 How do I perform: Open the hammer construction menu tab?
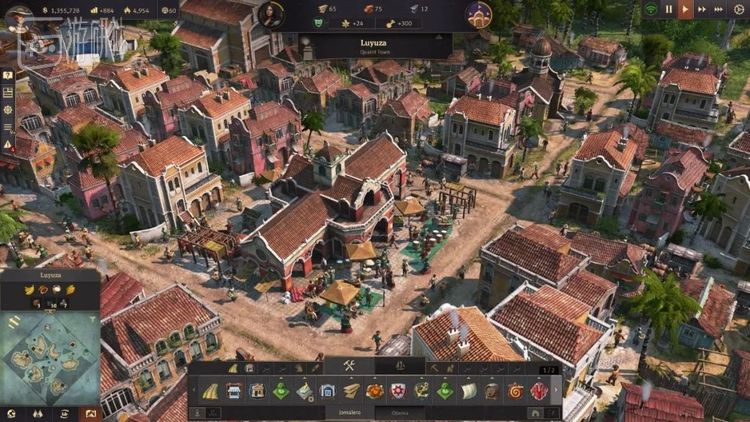pos(349,366)
